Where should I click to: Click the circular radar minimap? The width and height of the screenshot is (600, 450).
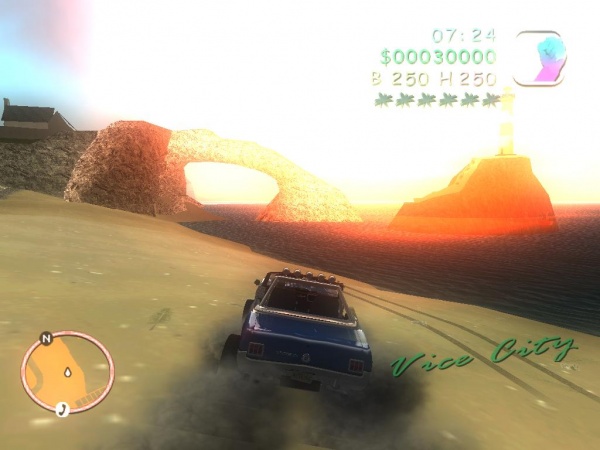point(67,373)
